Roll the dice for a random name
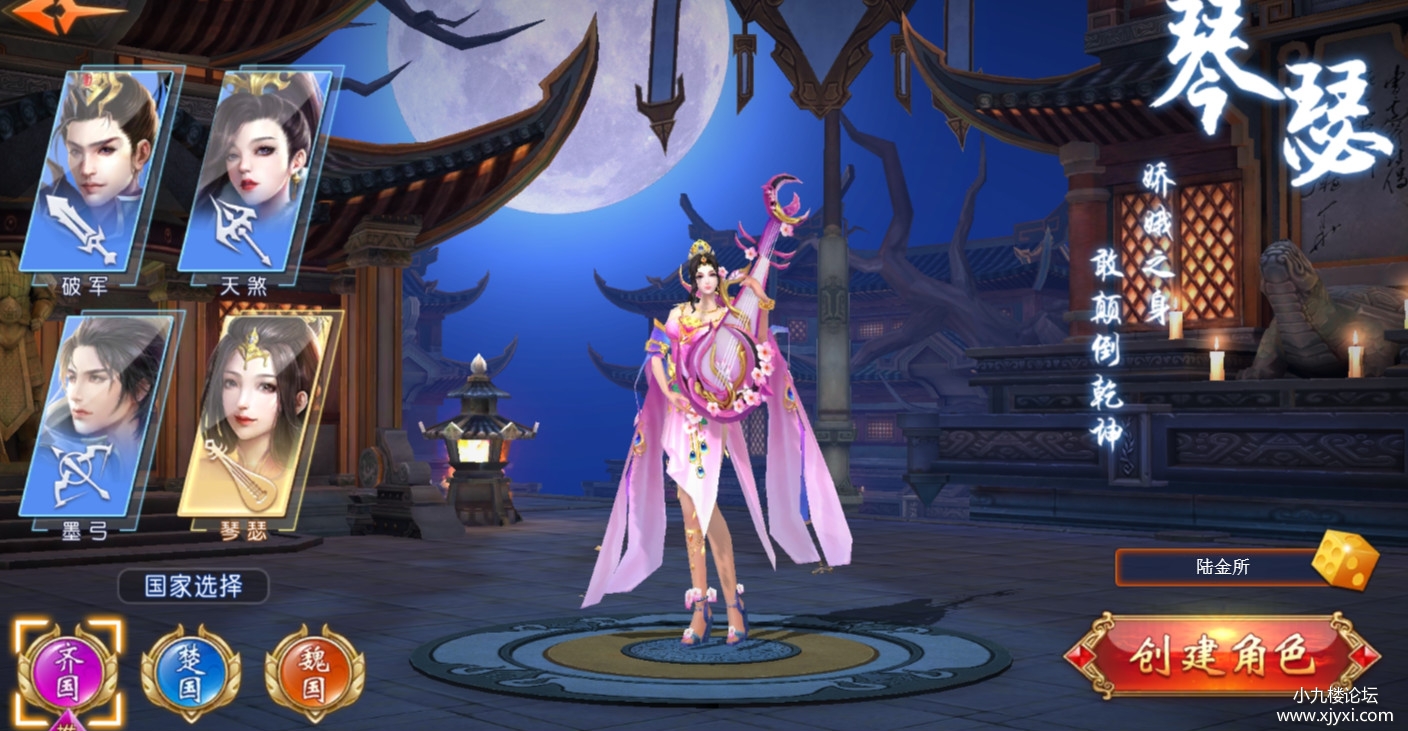Image resolution: width=1408 pixels, height=731 pixels. [1344, 561]
